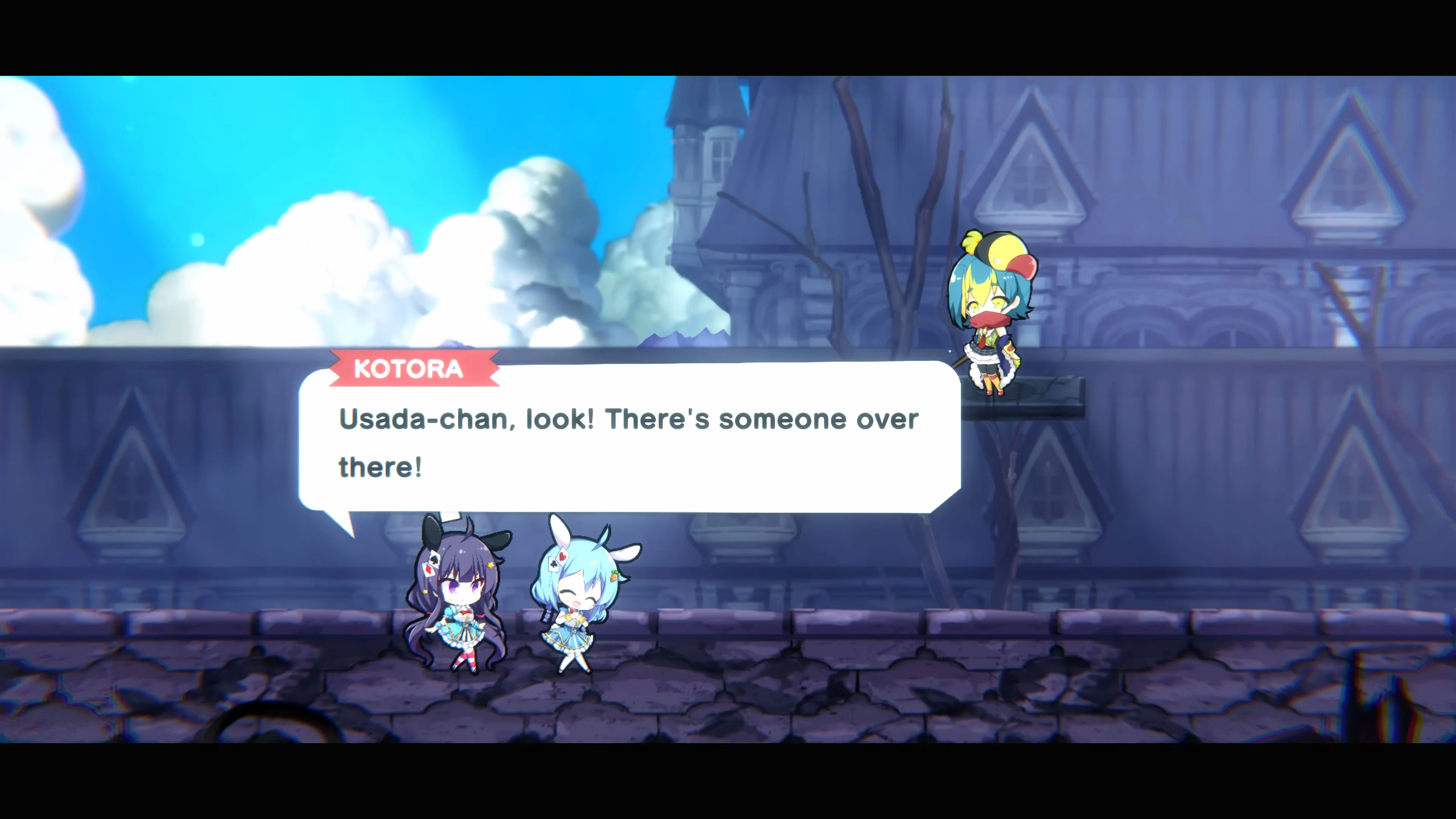
Task: Click the masked character on the stone platform
Action: tap(995, 317)
